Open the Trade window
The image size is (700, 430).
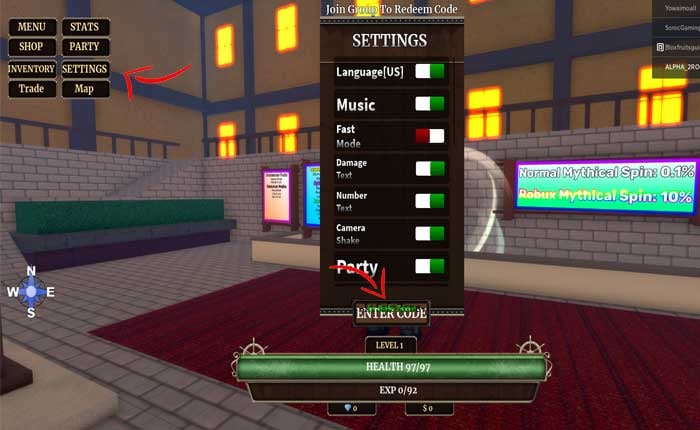tap(32, 89)
